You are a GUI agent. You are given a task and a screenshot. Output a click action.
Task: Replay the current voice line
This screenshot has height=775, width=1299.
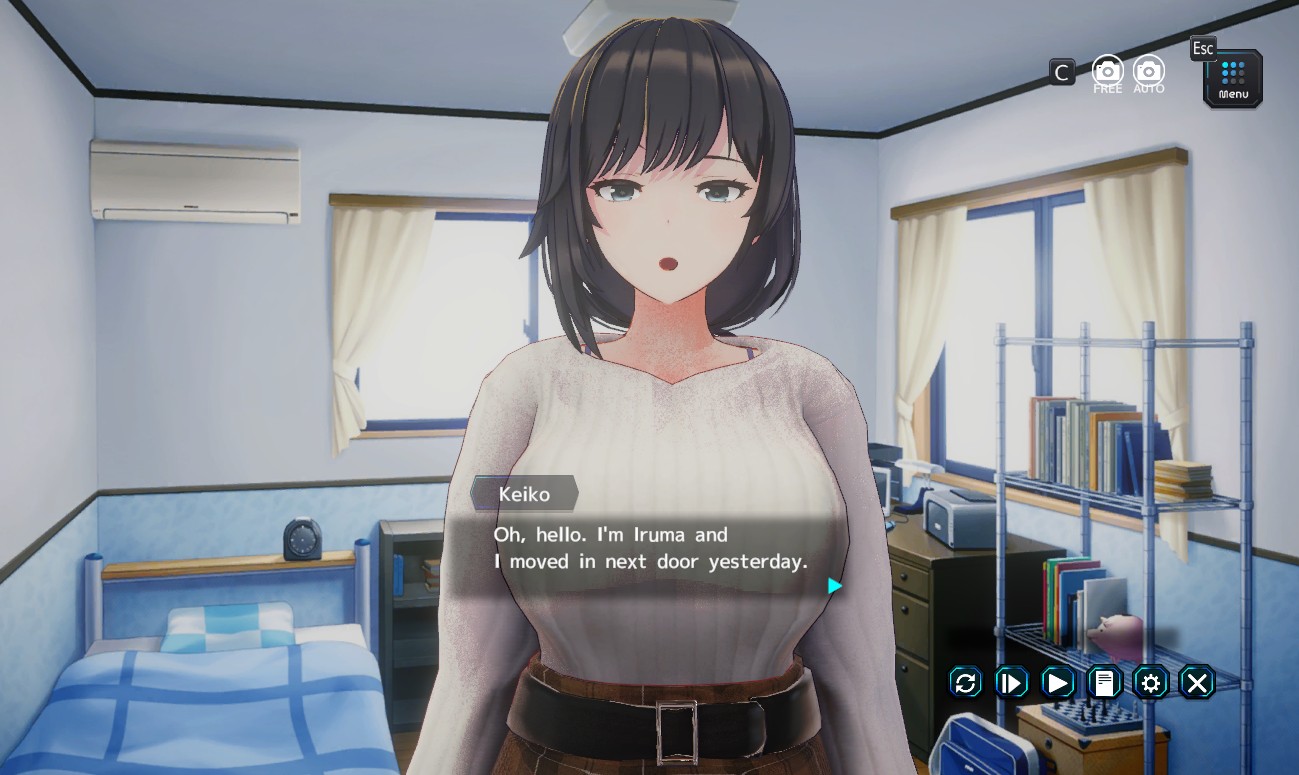[966, 683]
